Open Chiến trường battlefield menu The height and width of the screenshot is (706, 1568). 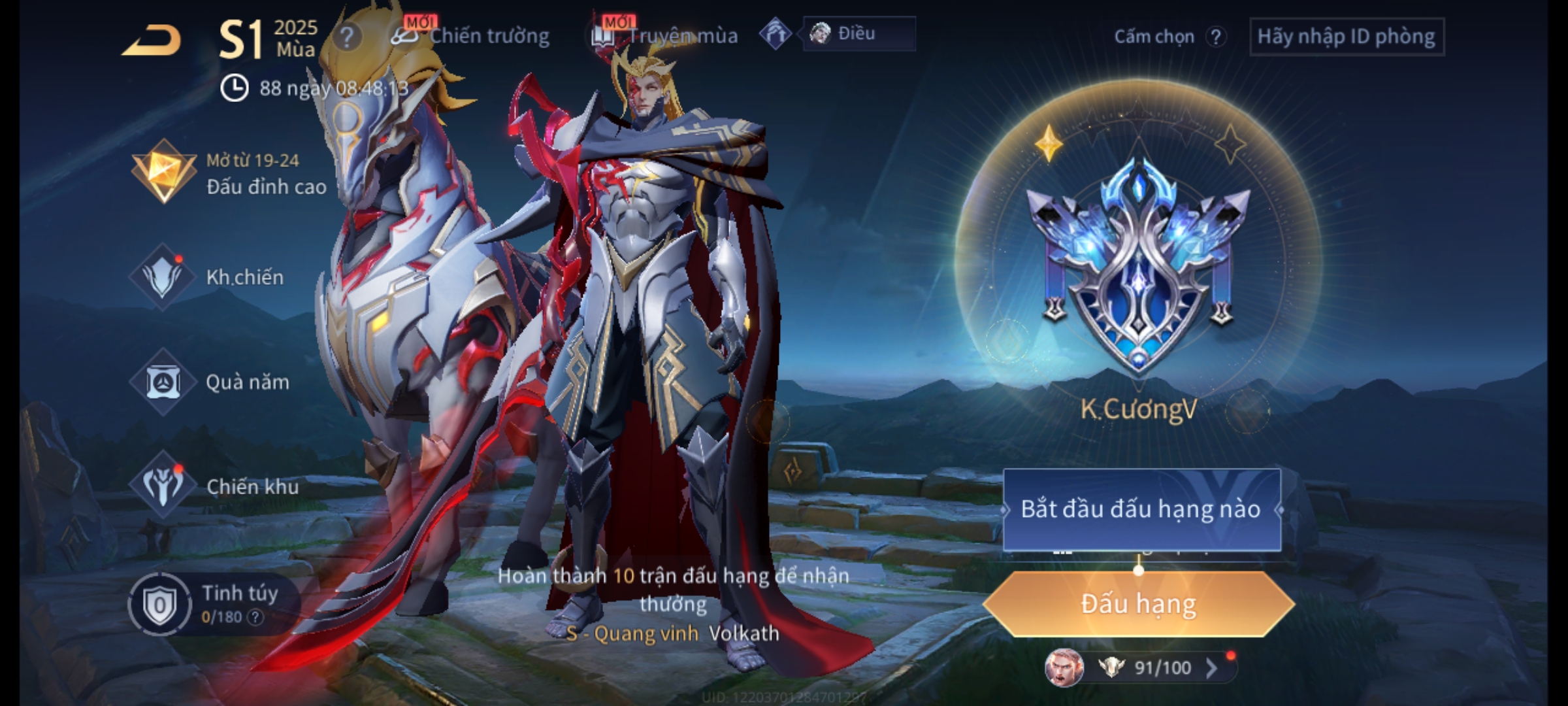(x=472, y=36)
